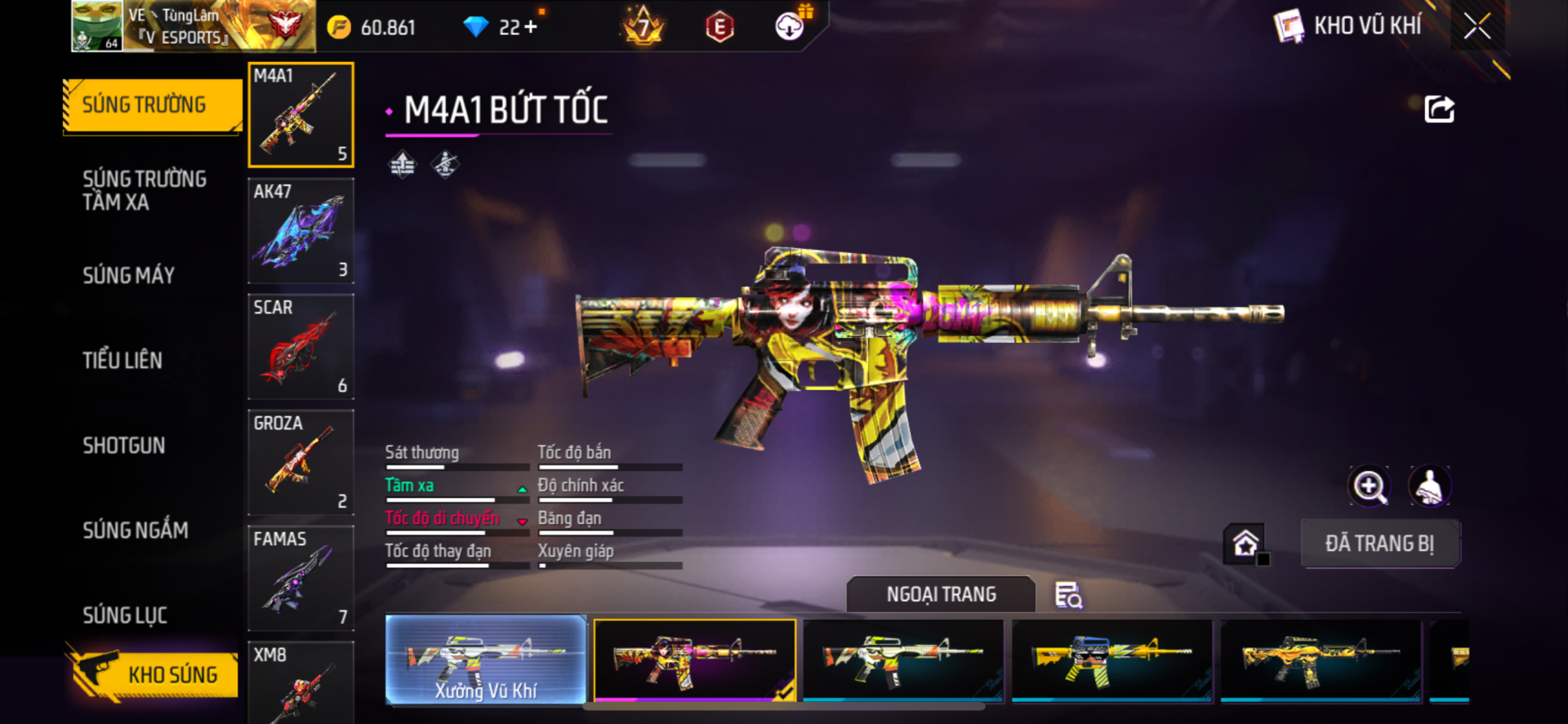Add diamonds with the plus button

point(531,27)
